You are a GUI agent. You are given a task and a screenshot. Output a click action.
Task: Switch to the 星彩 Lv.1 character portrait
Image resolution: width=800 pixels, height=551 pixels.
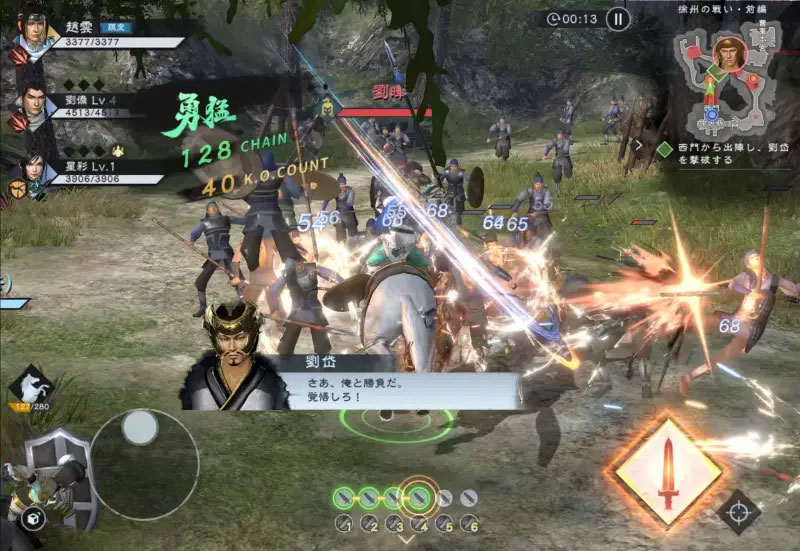pyautogui.click(x=34, y=170)
